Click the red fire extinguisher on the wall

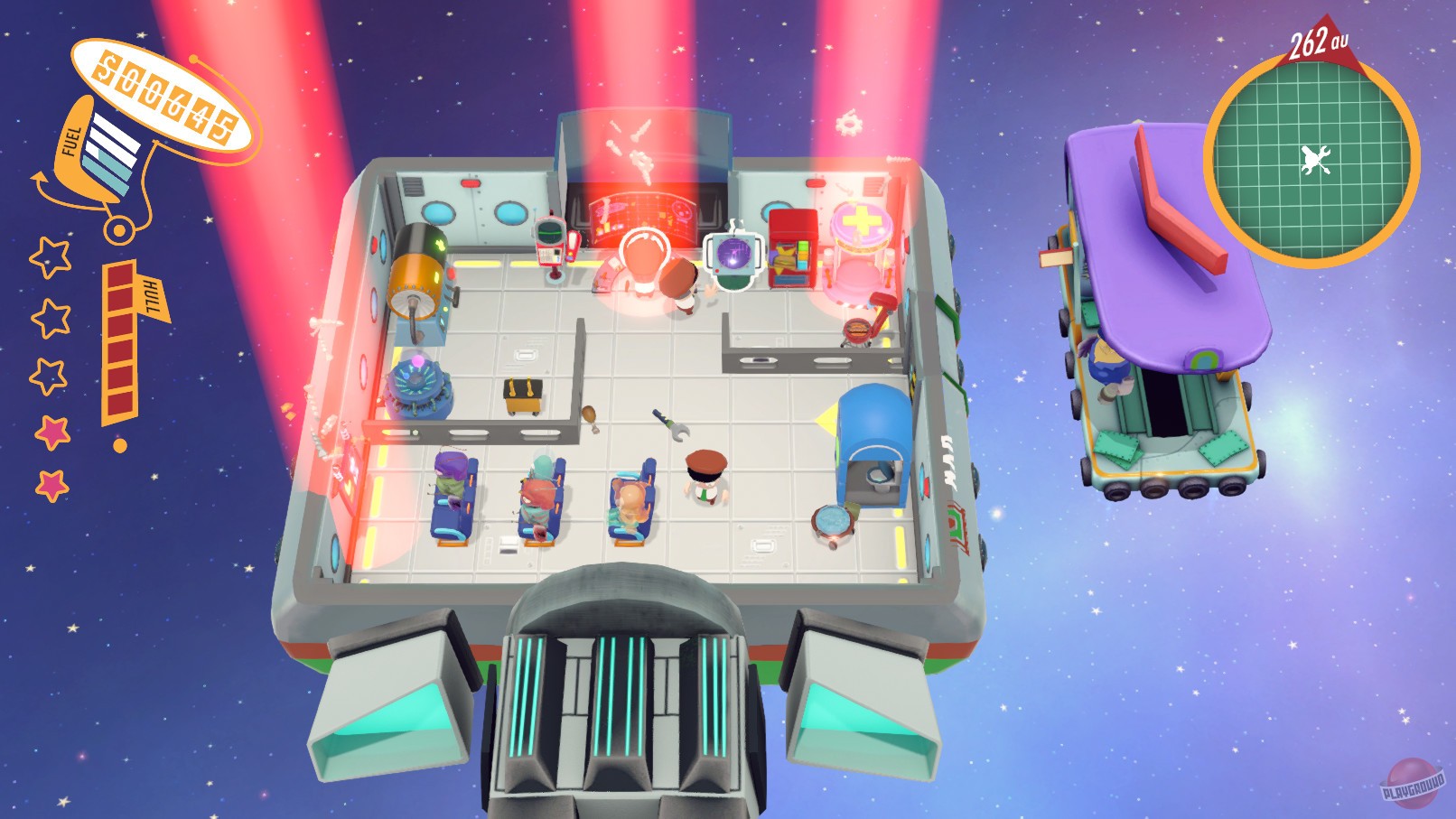(573, 246)
